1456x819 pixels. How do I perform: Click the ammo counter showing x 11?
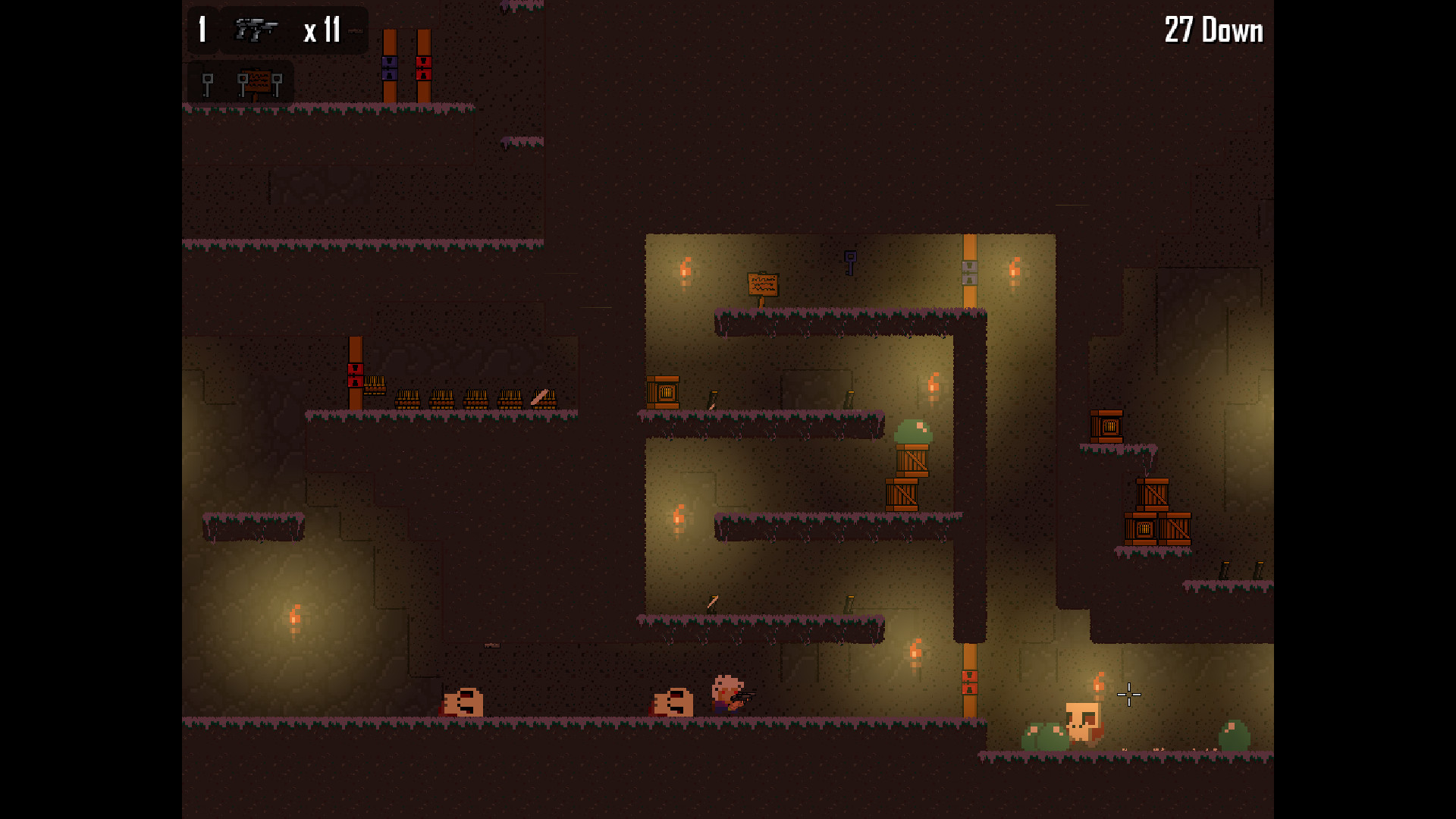click(x=322, y=30)
